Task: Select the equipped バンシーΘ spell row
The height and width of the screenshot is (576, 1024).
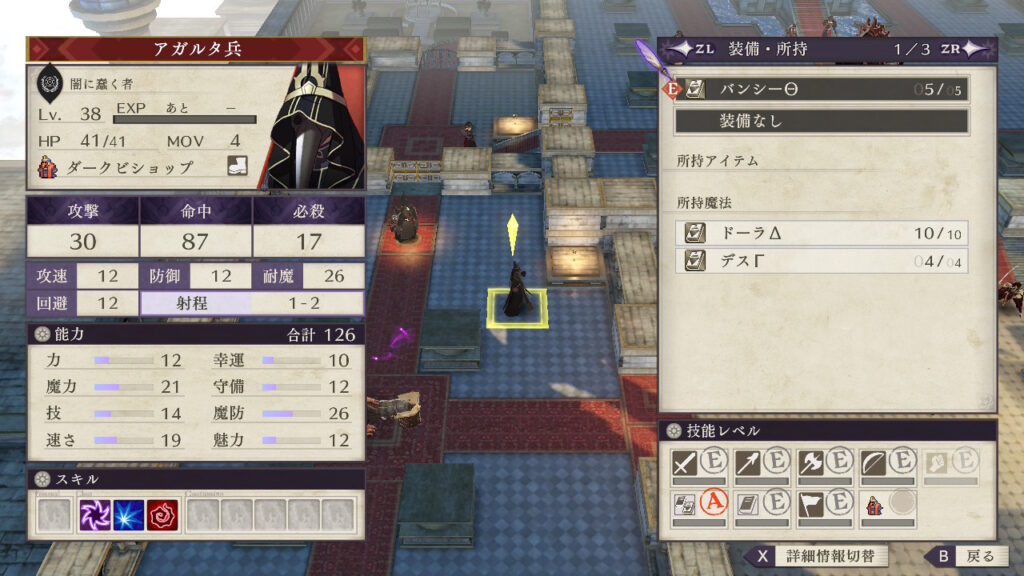Action: tap(822, 89)
